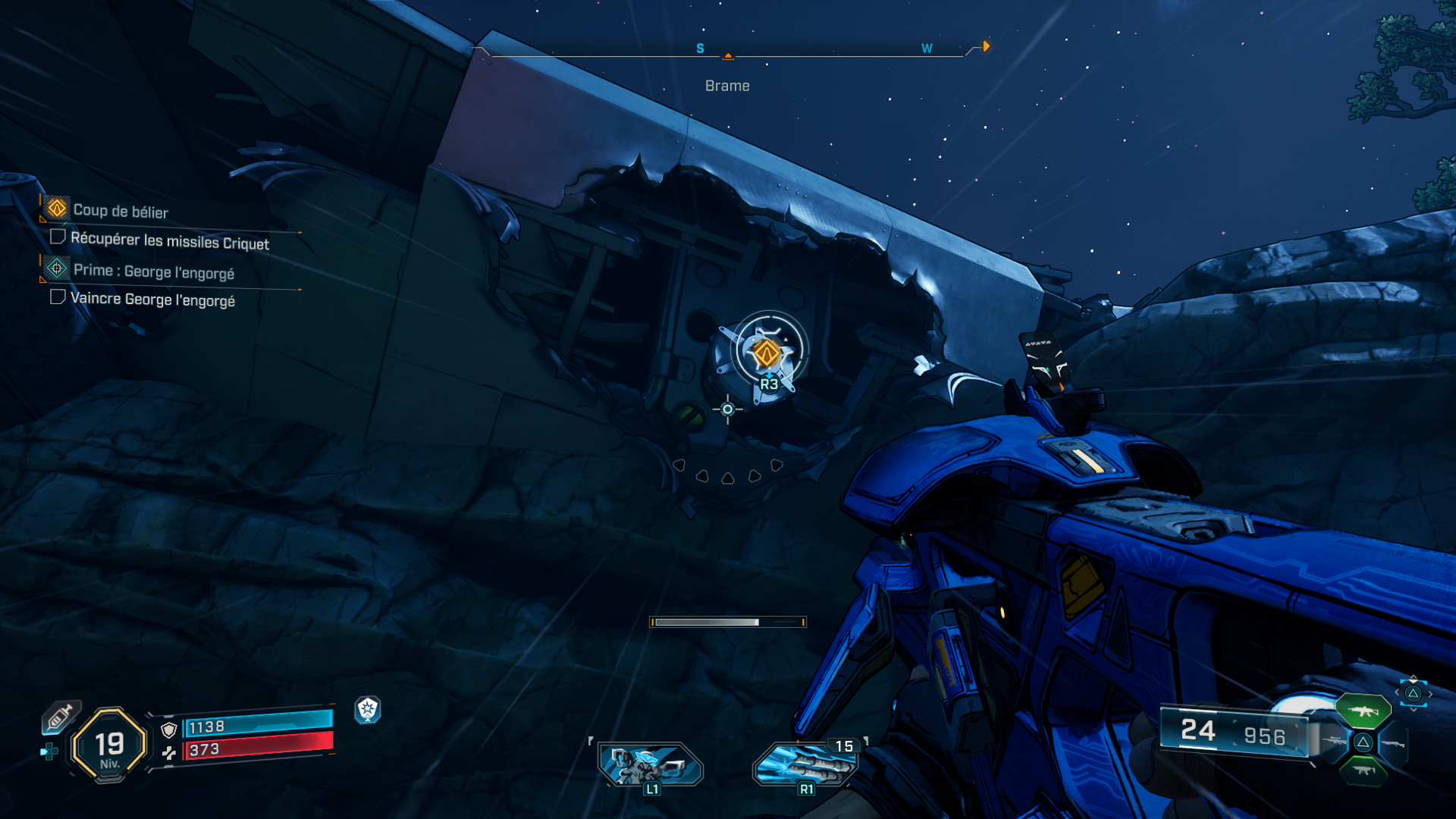Fire the missile ordnance ability icon

[x=805, y=763]
